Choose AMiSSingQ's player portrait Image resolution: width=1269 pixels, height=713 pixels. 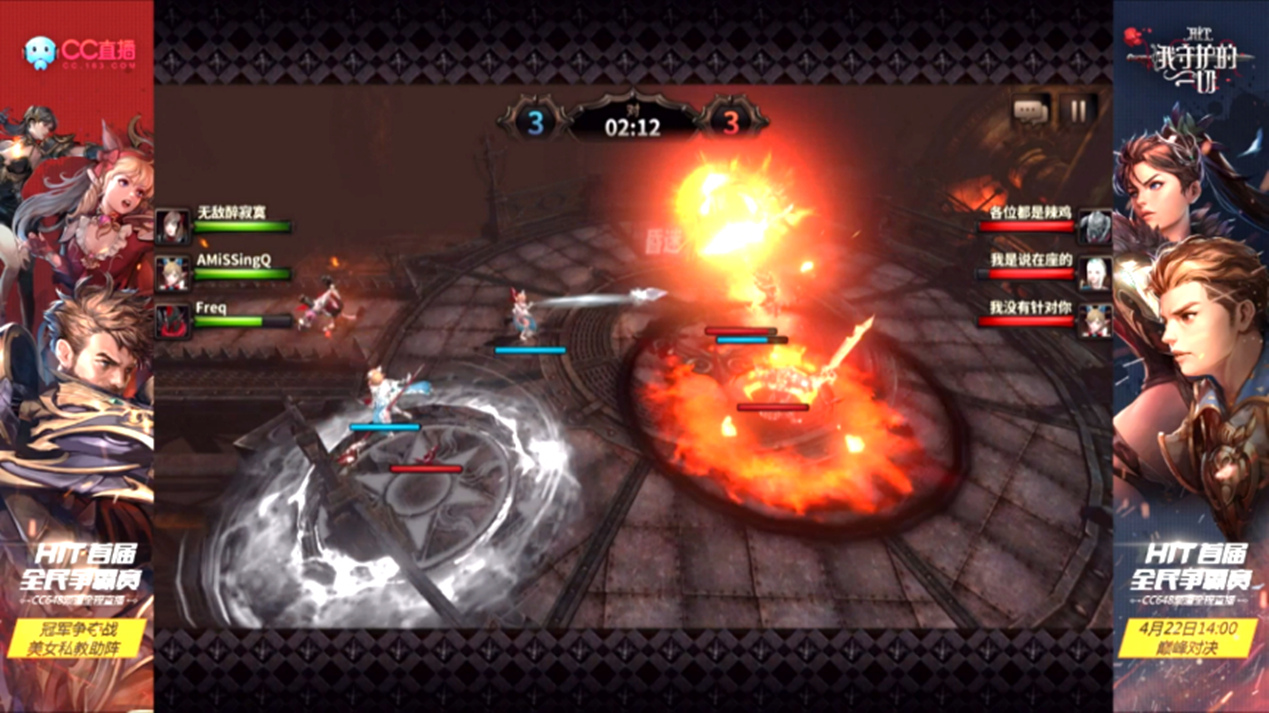pos(172,273)
